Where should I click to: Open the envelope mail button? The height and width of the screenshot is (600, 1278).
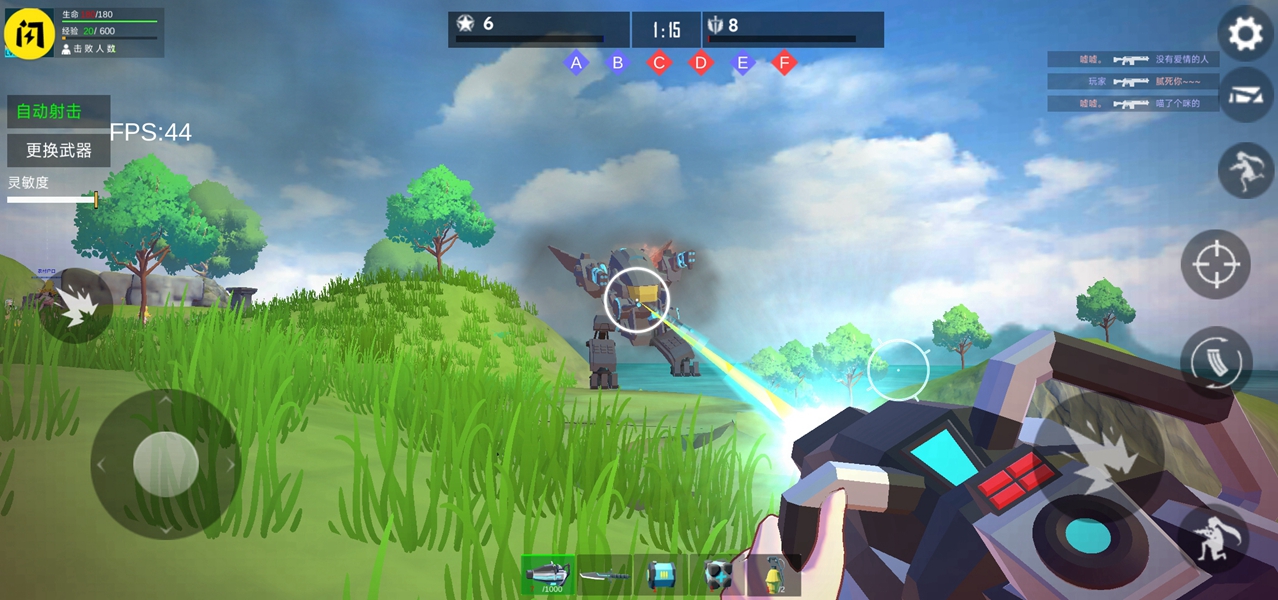1245,94
